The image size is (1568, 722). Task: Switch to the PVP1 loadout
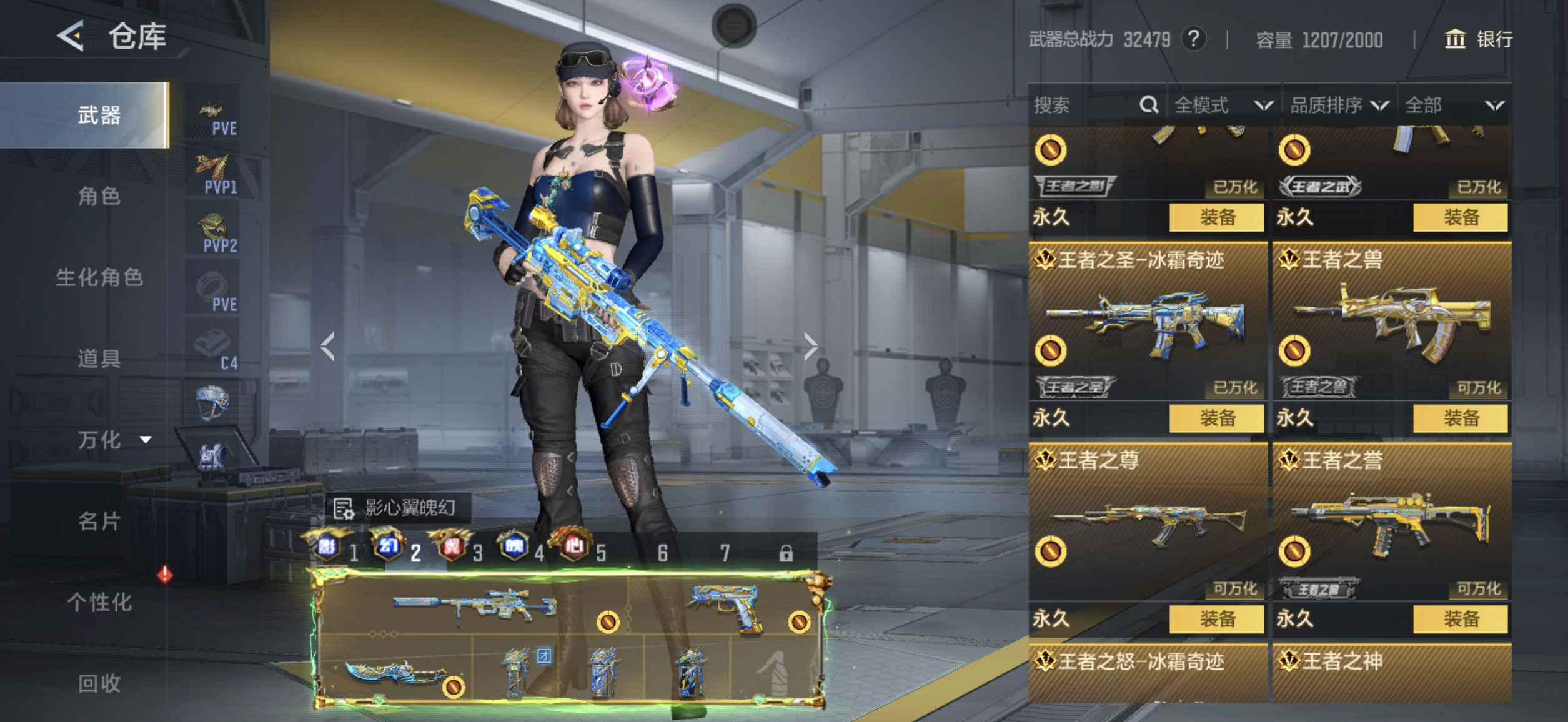214,175
